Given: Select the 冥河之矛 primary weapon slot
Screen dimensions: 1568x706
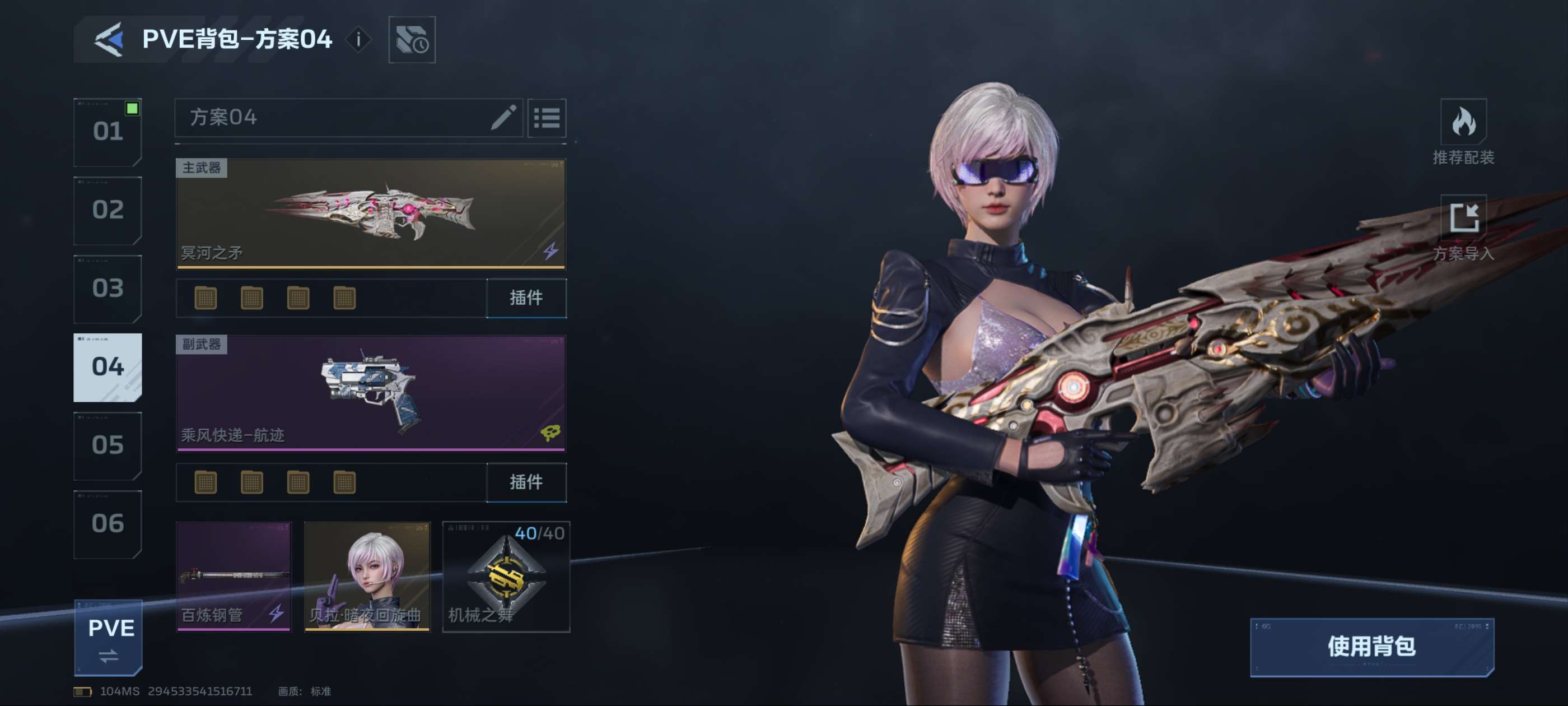Looking at the screenshot, I should [x=370, y=213].
